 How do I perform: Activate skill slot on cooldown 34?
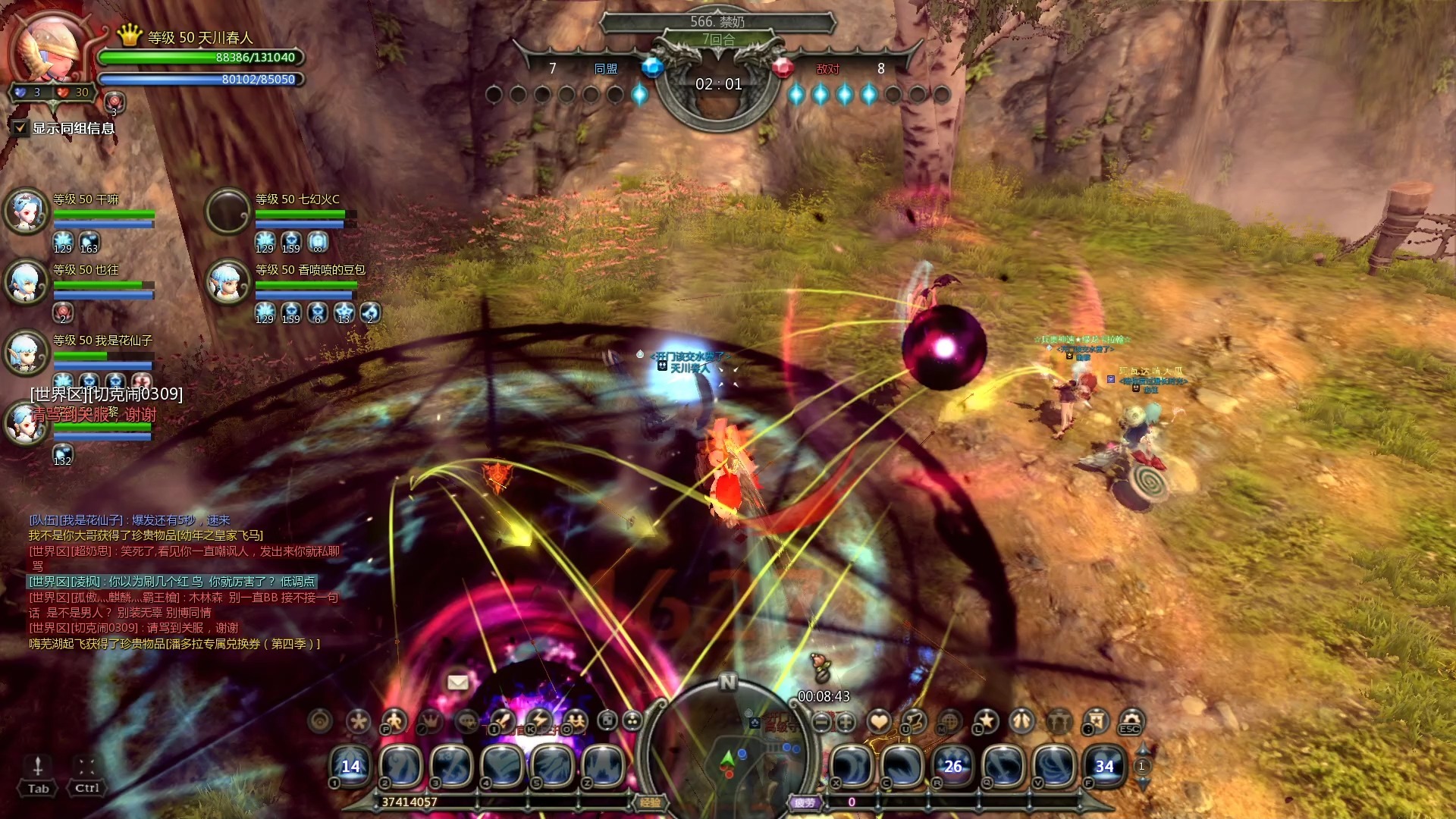tap(1104, 766)
